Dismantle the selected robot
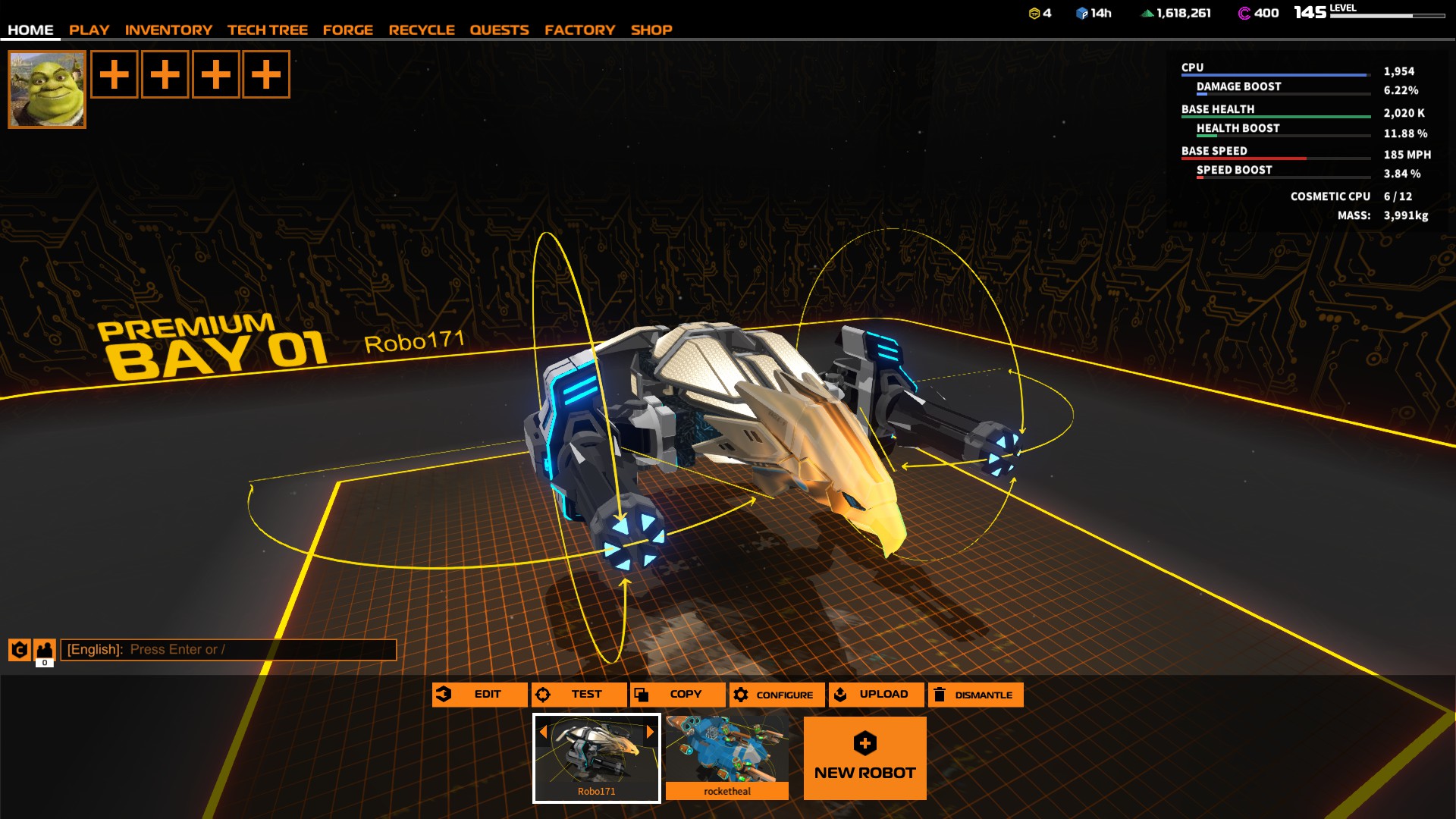Screen dimensions: 1456x819 [x=975, y=695]
